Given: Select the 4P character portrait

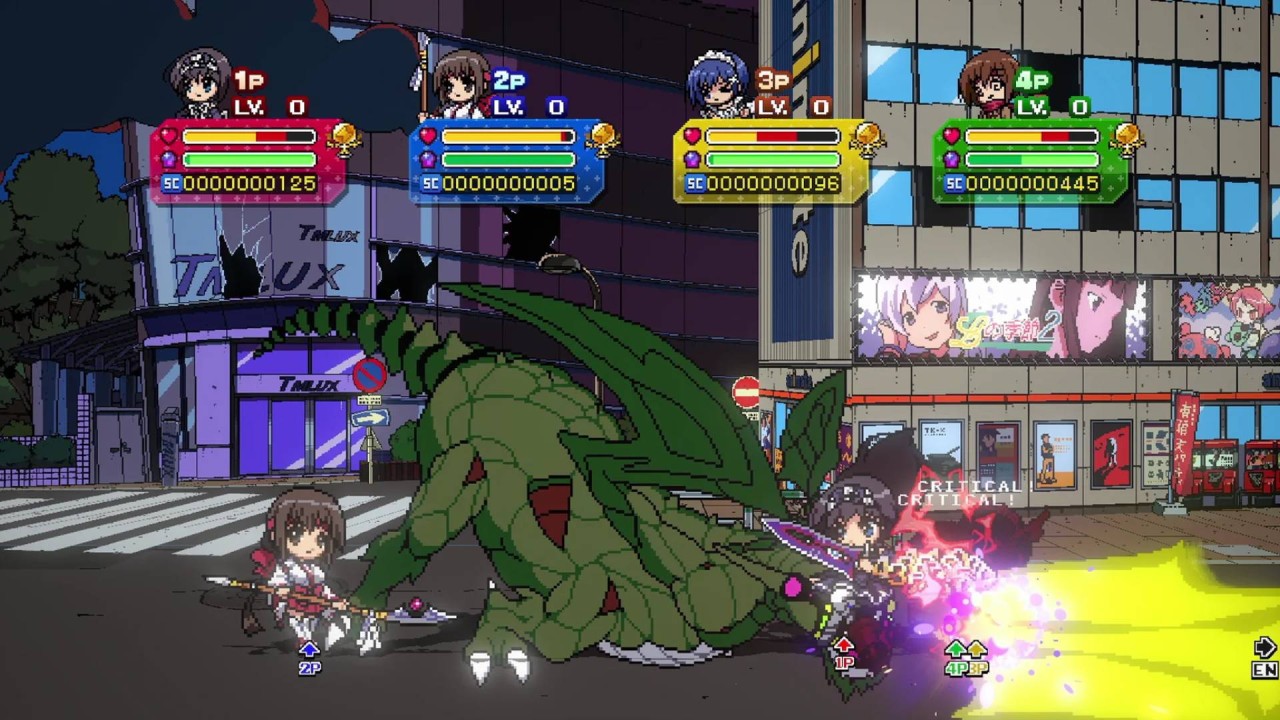Looking at the screenshot, I should tap(987, 83).
